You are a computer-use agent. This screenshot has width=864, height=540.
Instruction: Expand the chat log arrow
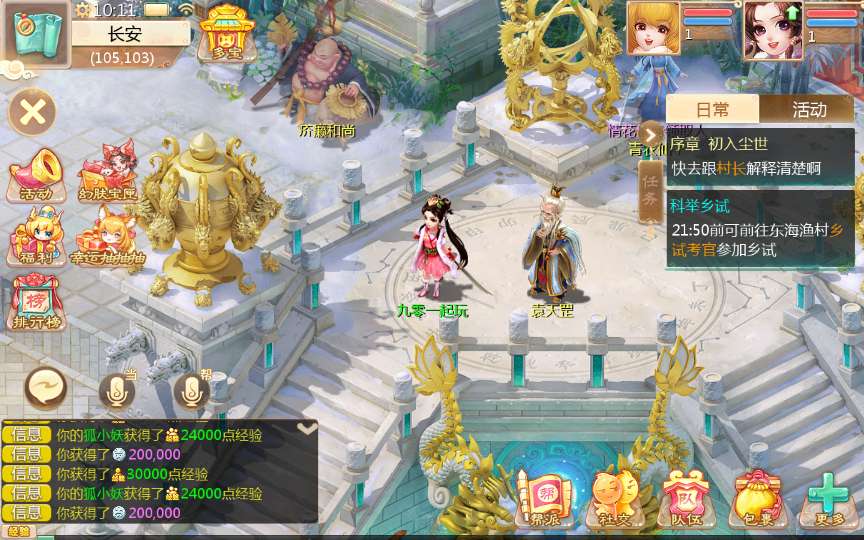(307, 428)
